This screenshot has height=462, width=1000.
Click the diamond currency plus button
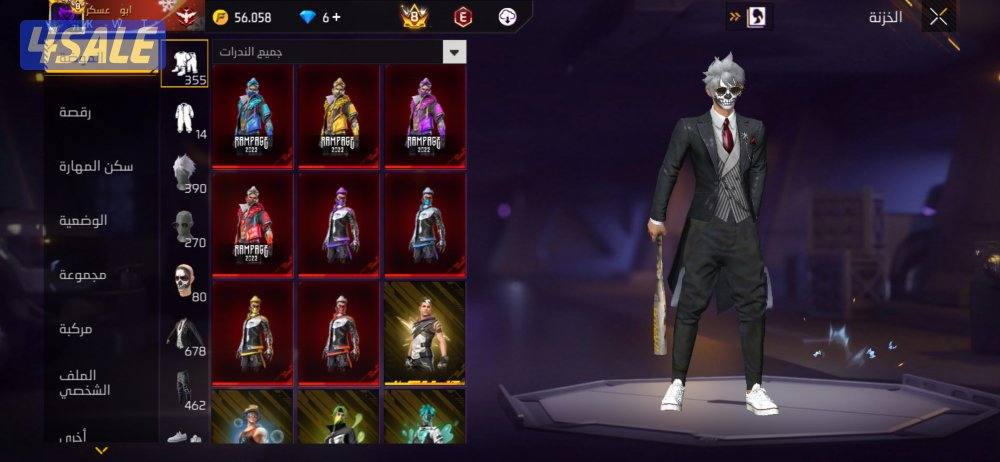[337, 17]
